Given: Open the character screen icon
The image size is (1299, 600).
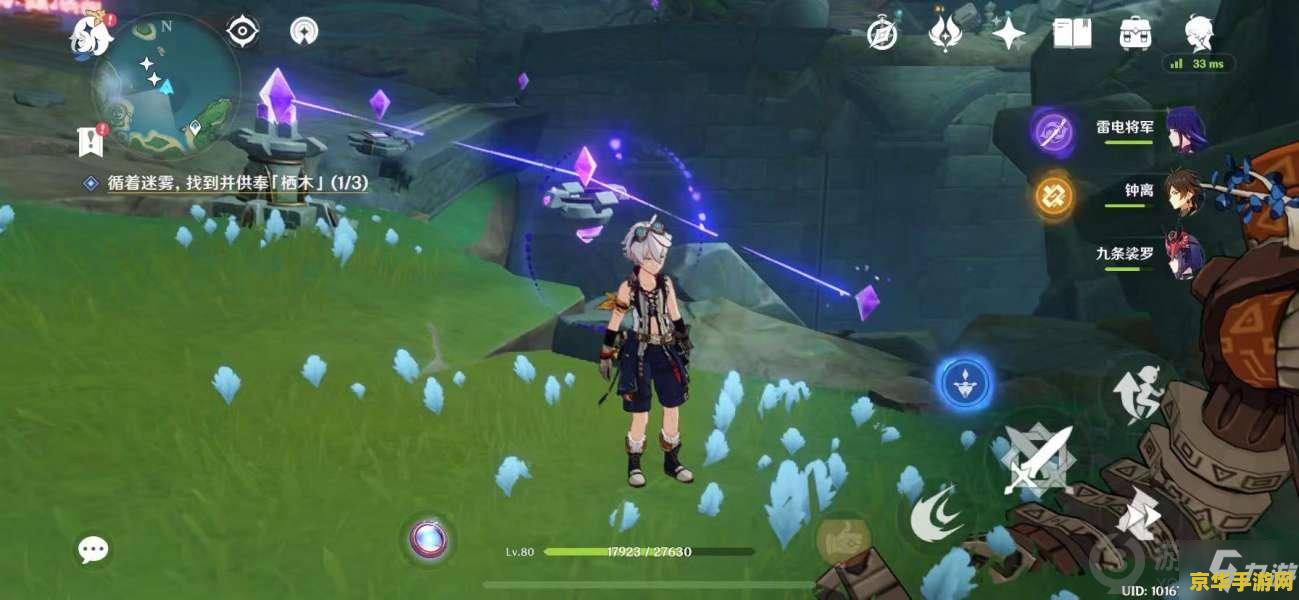Looking at the screenshot, I should (x=1199, y=33).
